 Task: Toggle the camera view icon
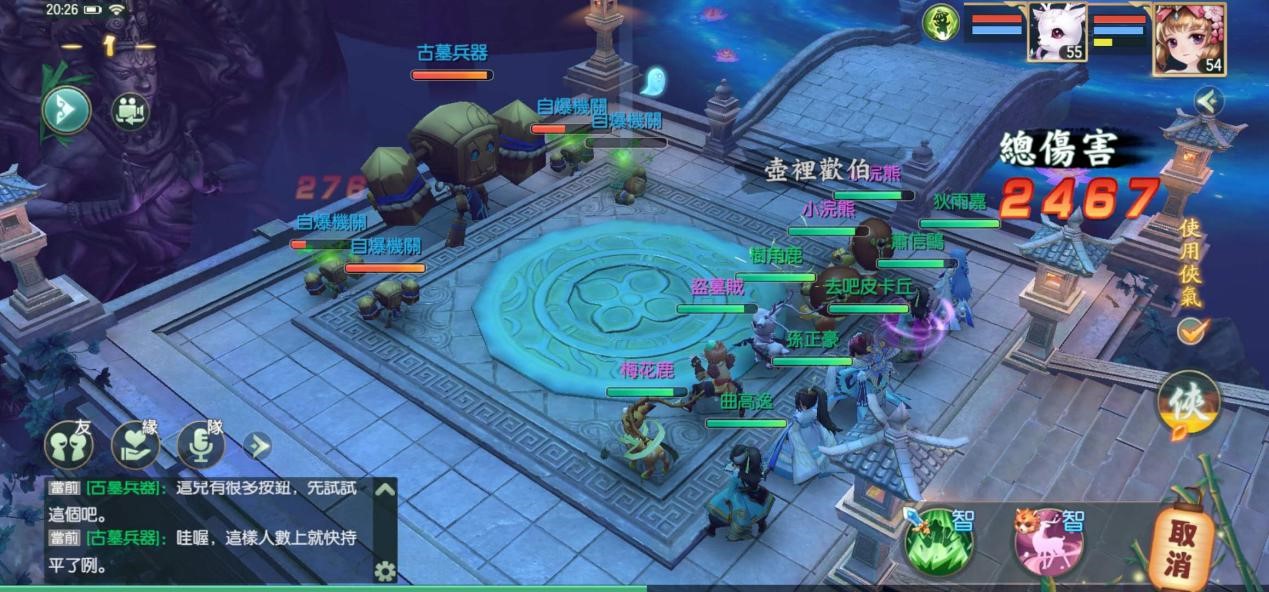(128, 110)
